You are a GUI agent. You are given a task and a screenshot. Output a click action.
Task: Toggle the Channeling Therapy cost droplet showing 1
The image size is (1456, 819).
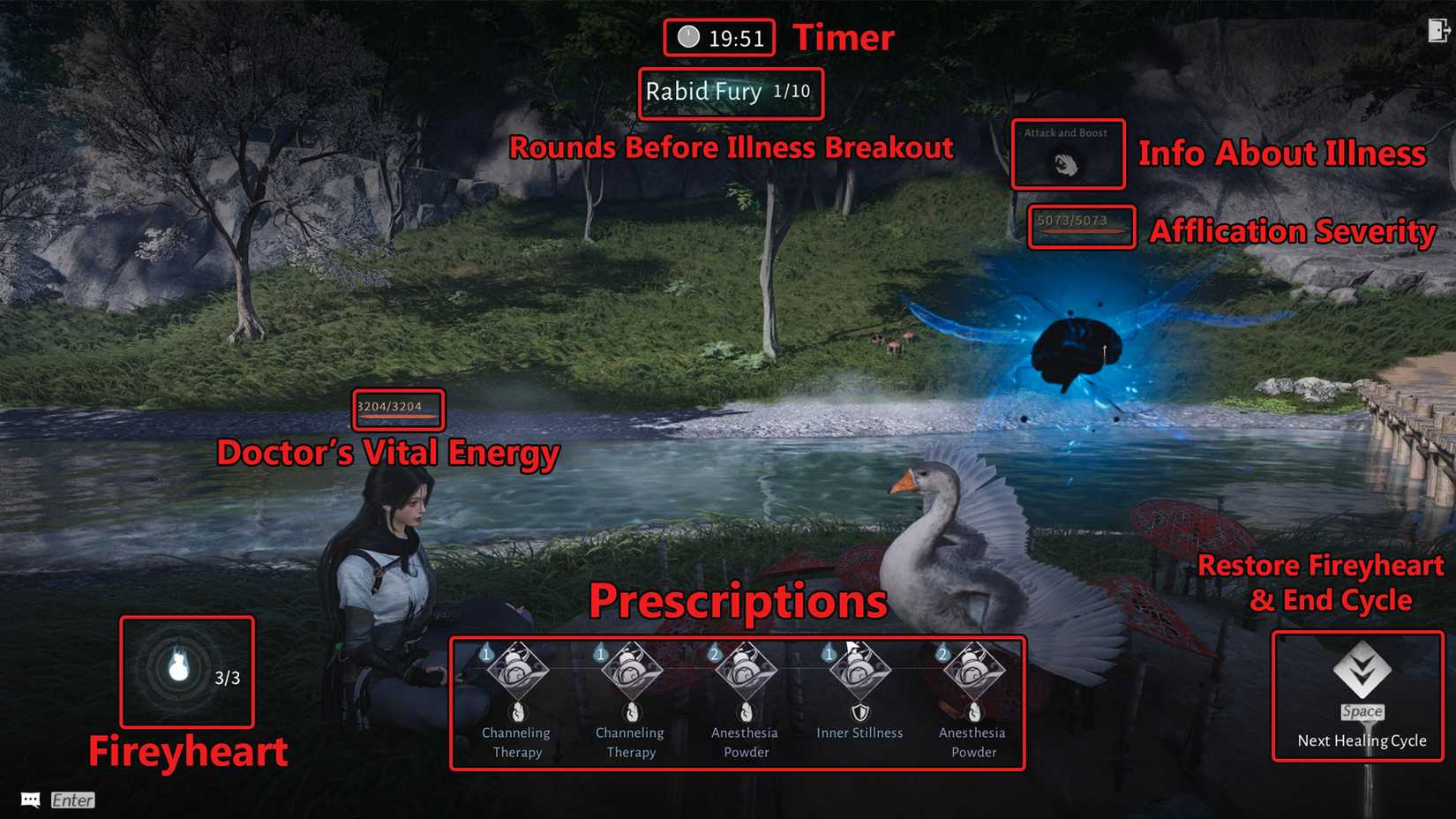pos(486,654)
